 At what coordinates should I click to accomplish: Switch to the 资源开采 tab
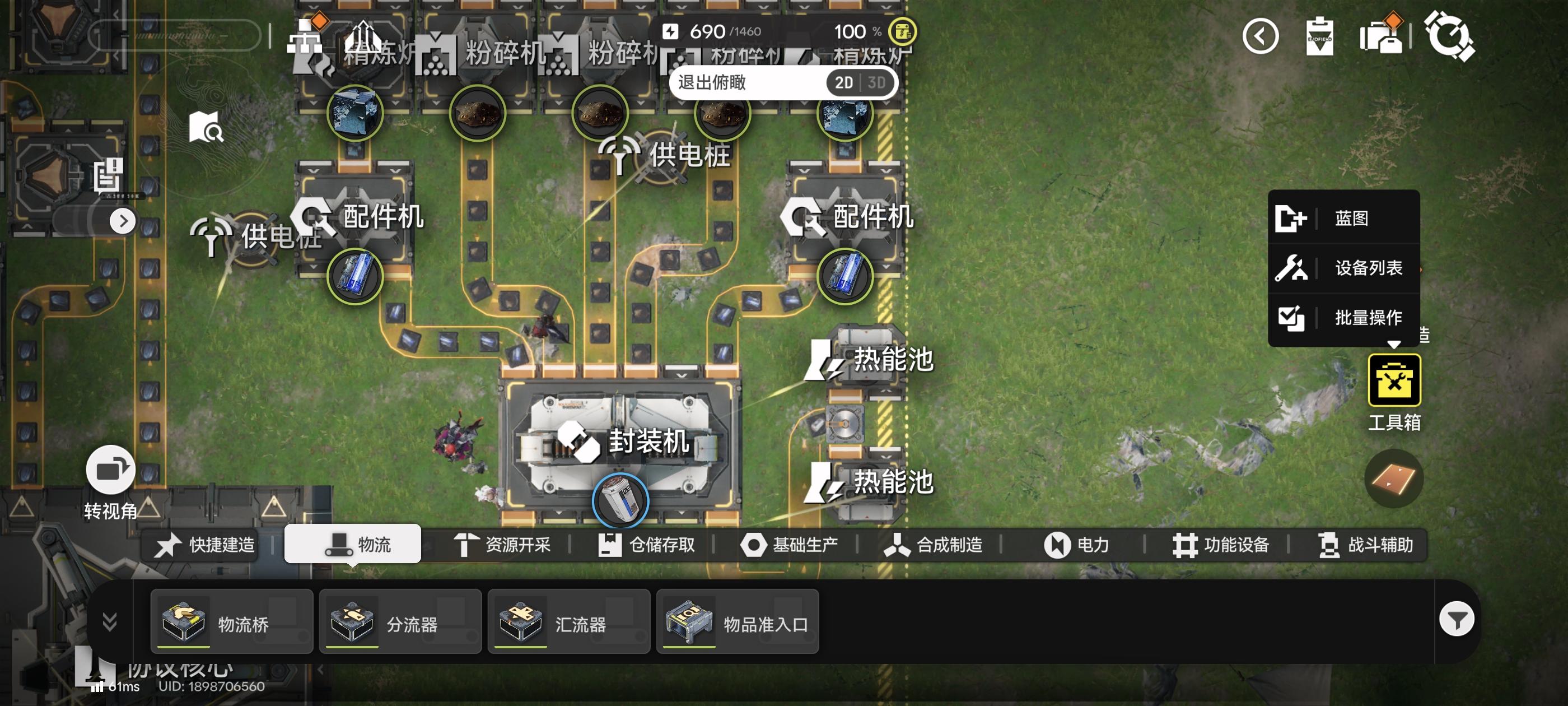[x=514, y=545]
